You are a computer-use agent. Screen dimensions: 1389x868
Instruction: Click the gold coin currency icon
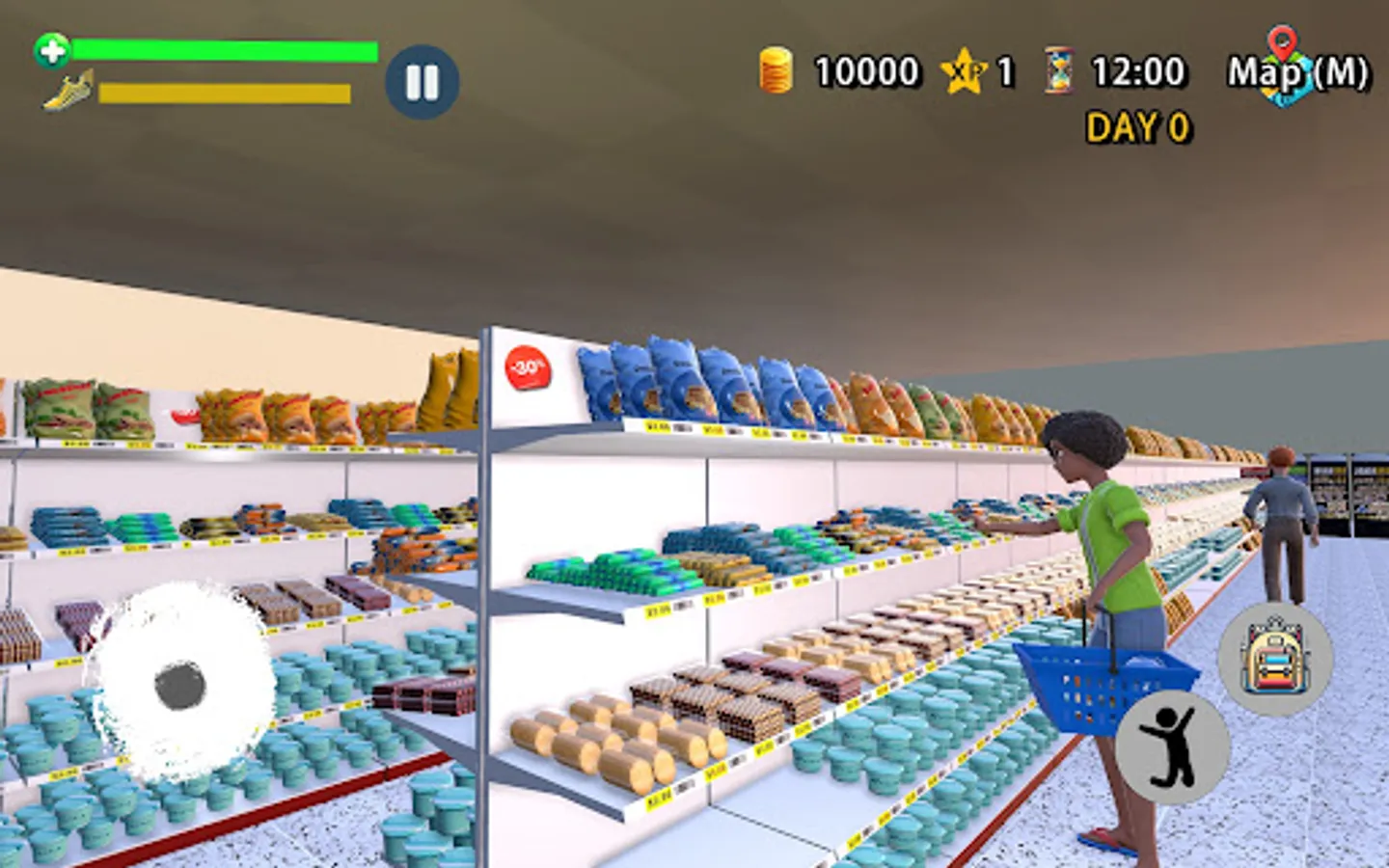point(775,68)
